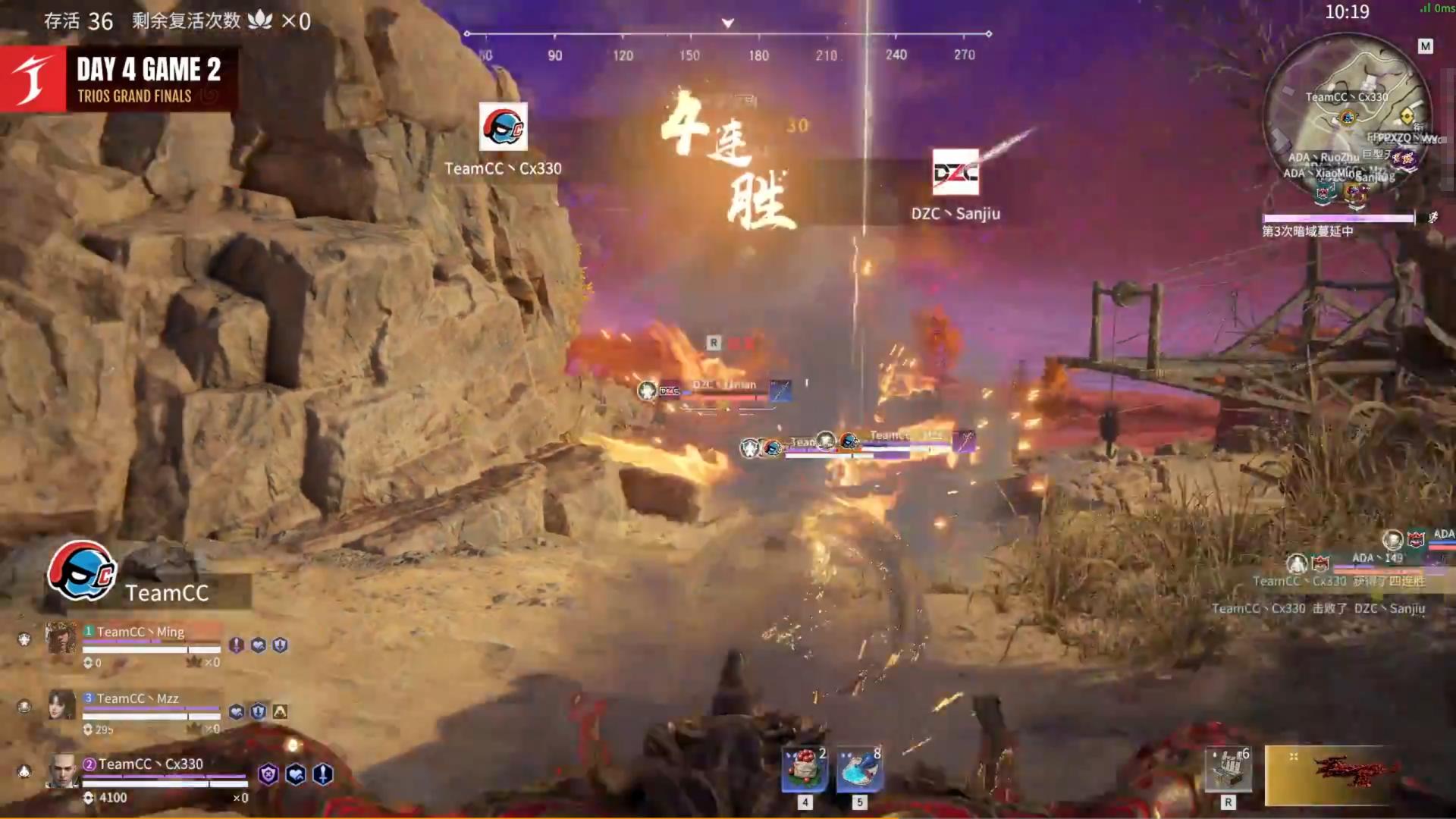The image size is (1456, 819).
Task: Select the red berry bag item slot
Action: 805,769
